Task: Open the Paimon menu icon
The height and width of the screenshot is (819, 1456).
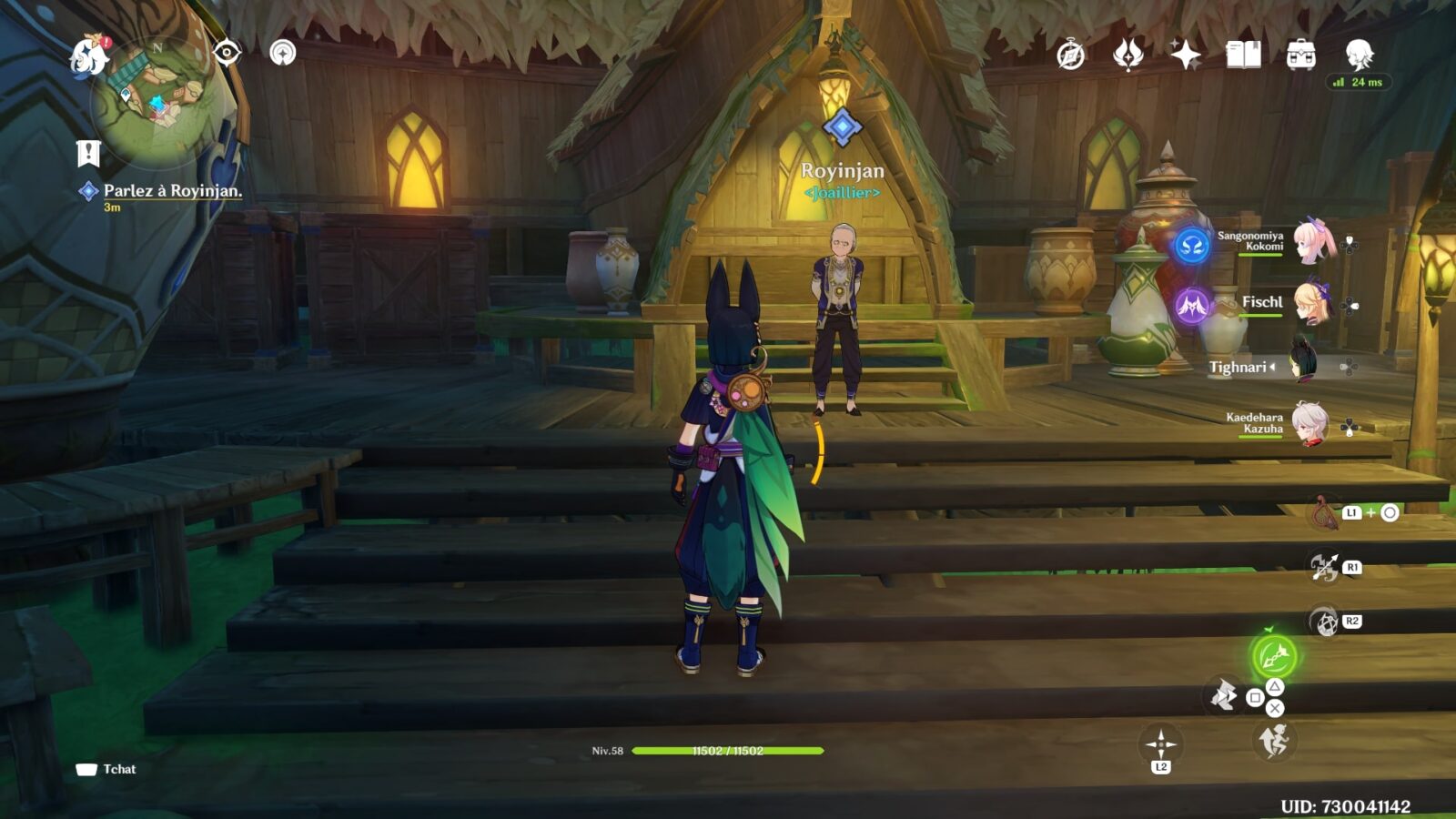Action: coord(89,55)
